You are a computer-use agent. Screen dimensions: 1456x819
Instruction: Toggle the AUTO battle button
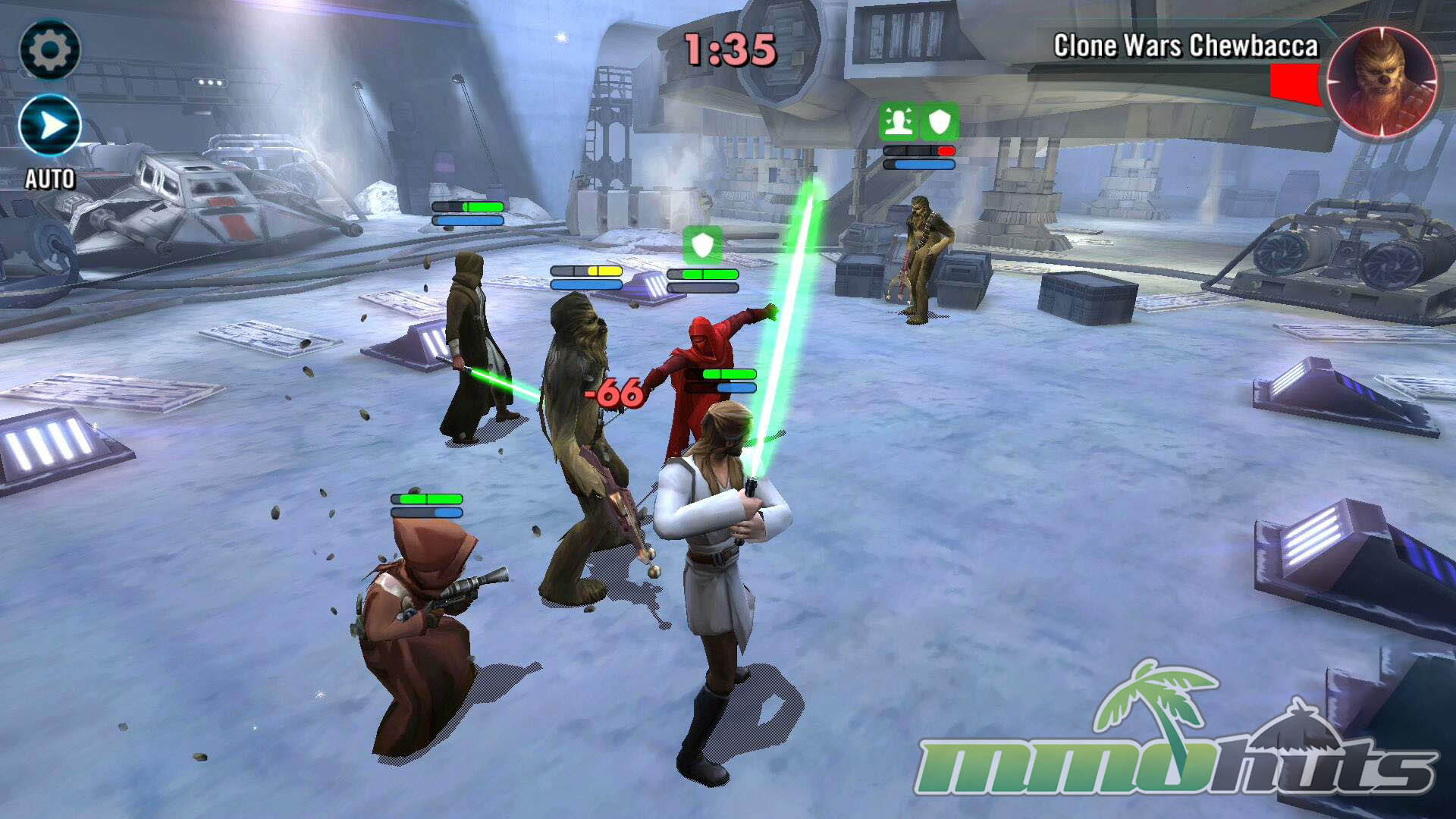click(50, 126)
